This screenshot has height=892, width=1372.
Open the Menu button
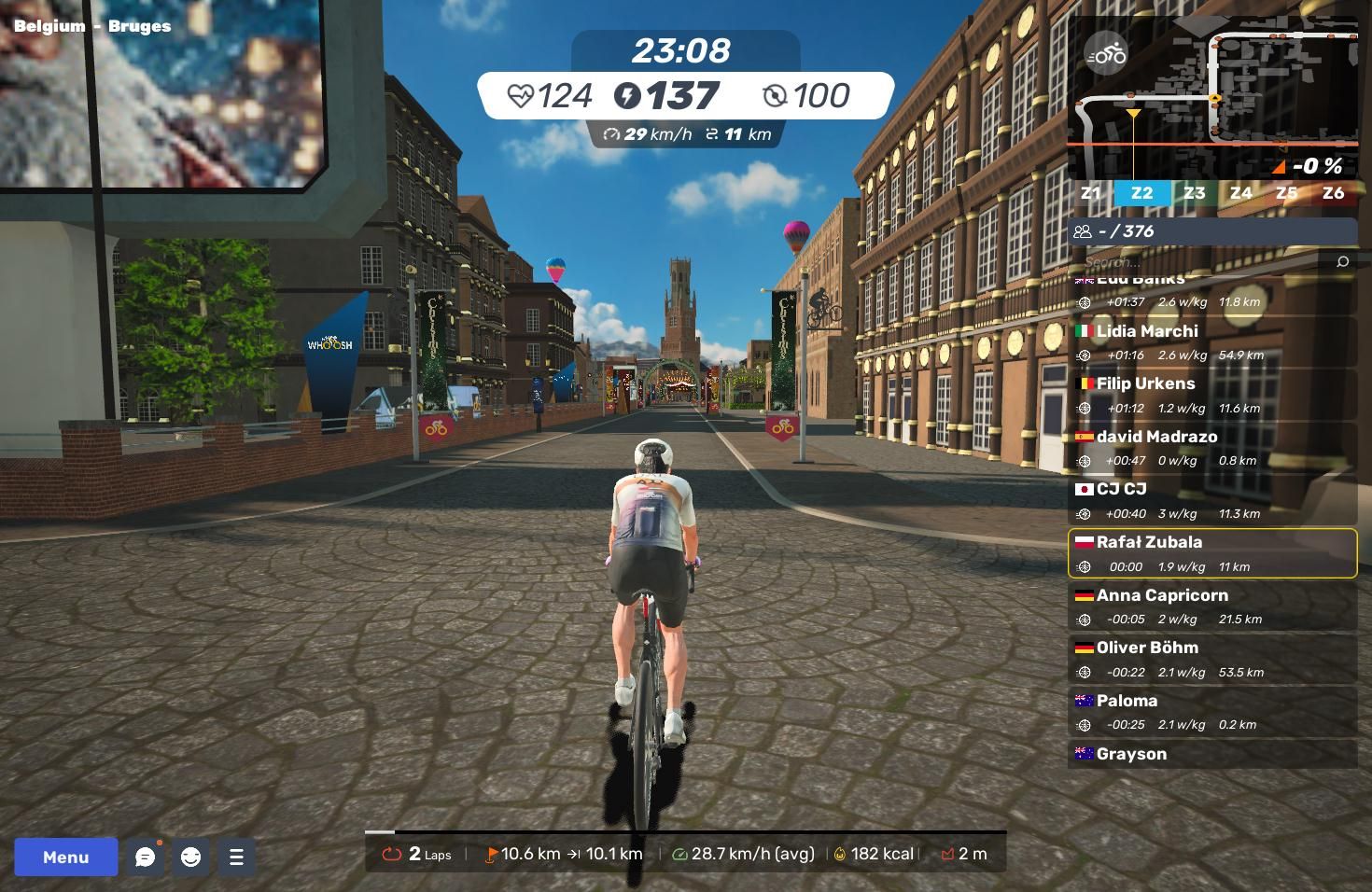tap(65, 857)
